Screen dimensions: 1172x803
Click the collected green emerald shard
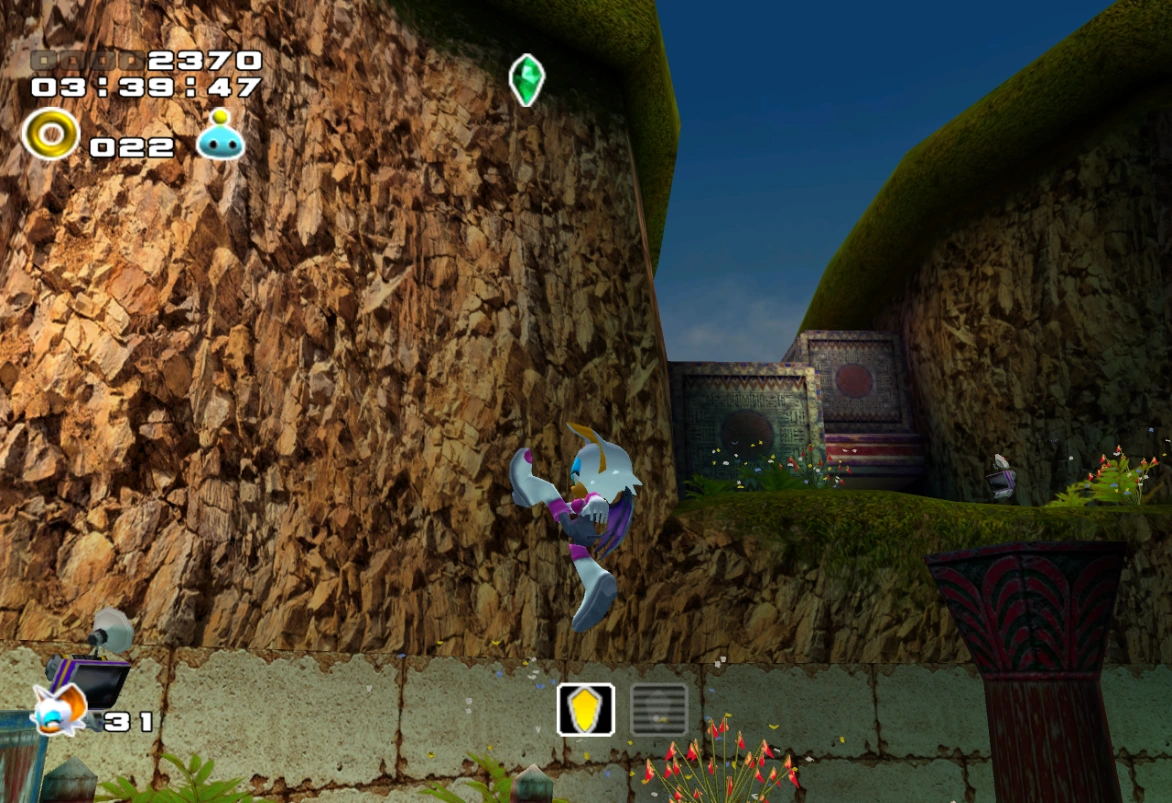(526, 80)
